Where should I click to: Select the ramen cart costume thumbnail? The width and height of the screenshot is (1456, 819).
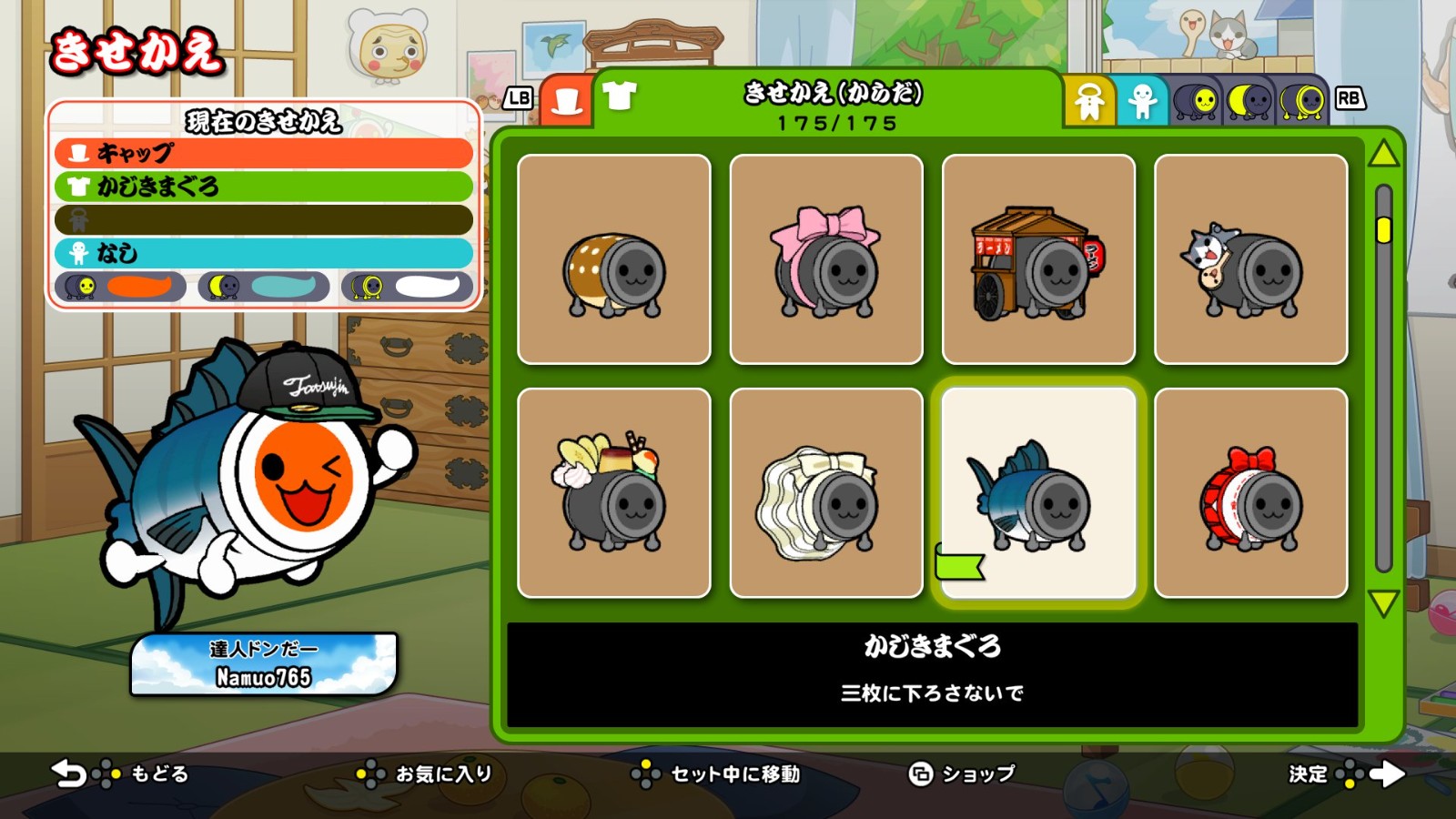click(1041, 258)
